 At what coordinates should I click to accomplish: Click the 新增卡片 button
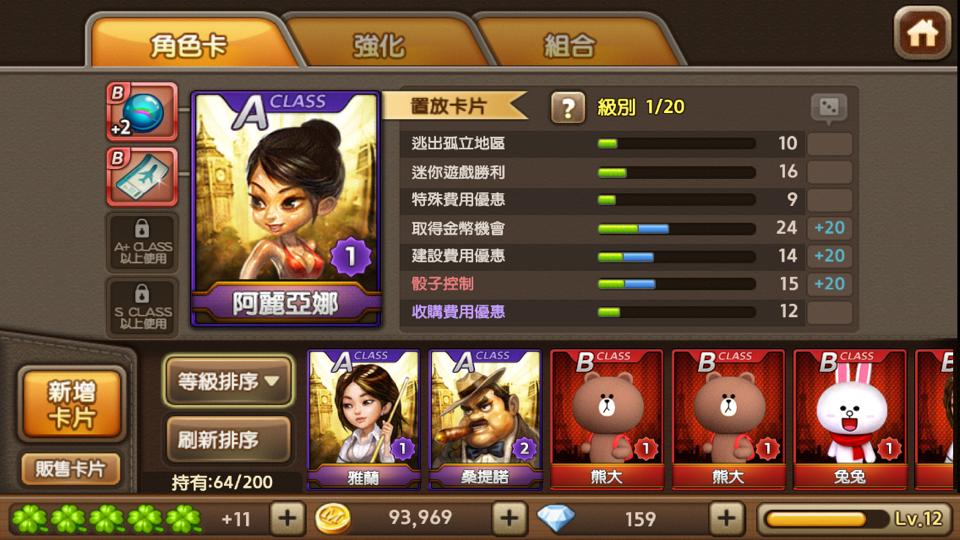[72, 404]
